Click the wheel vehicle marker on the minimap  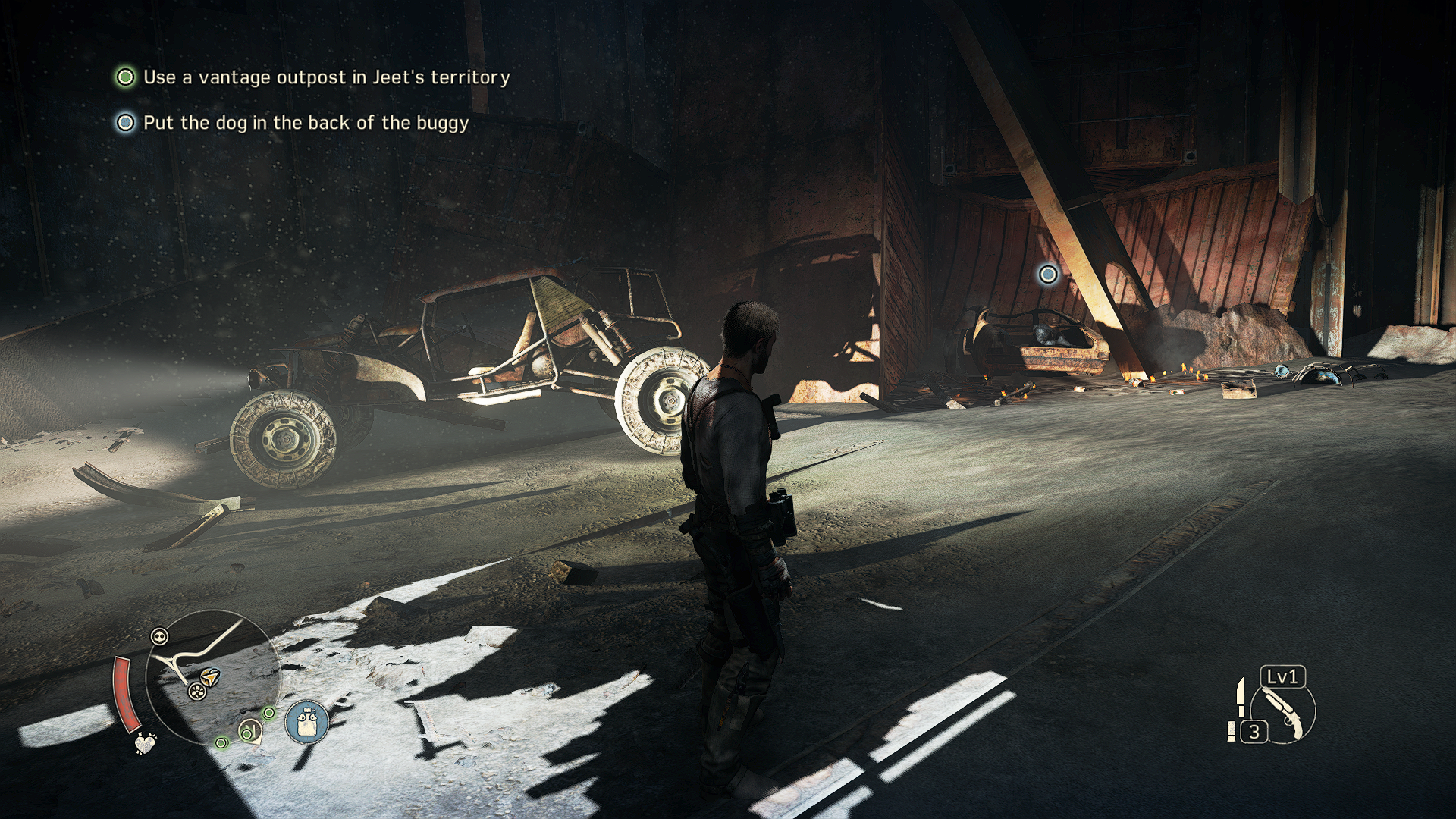coord(197,691)
